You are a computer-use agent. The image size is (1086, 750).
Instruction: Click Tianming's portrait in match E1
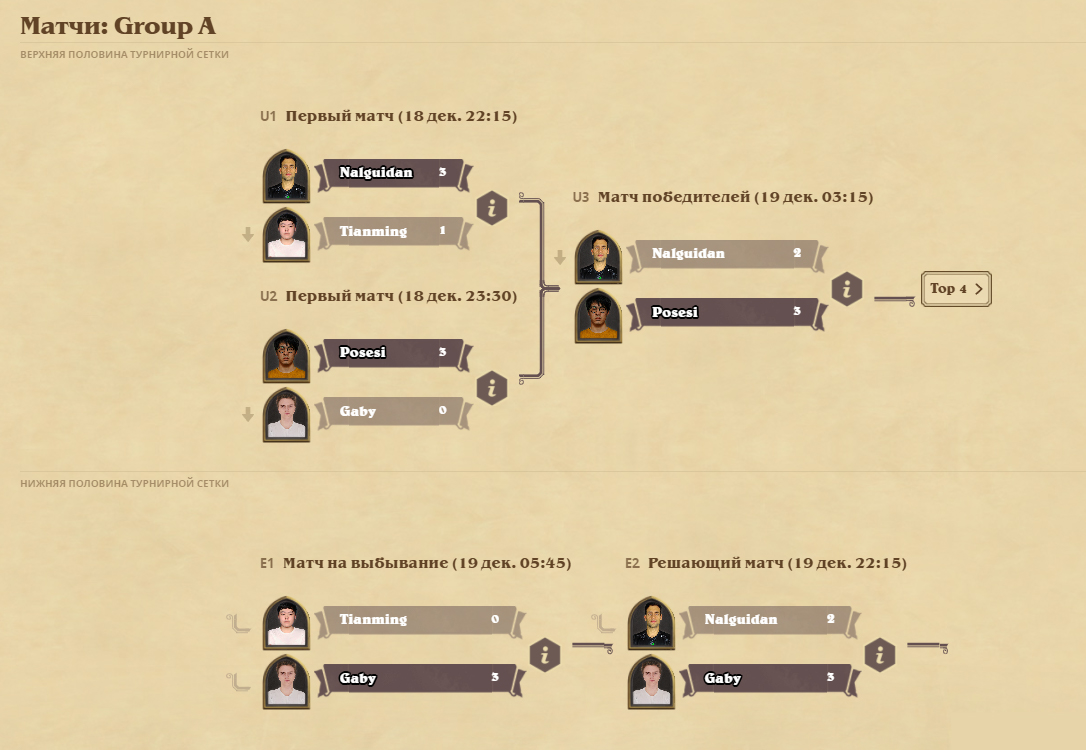tap(286, 623)
